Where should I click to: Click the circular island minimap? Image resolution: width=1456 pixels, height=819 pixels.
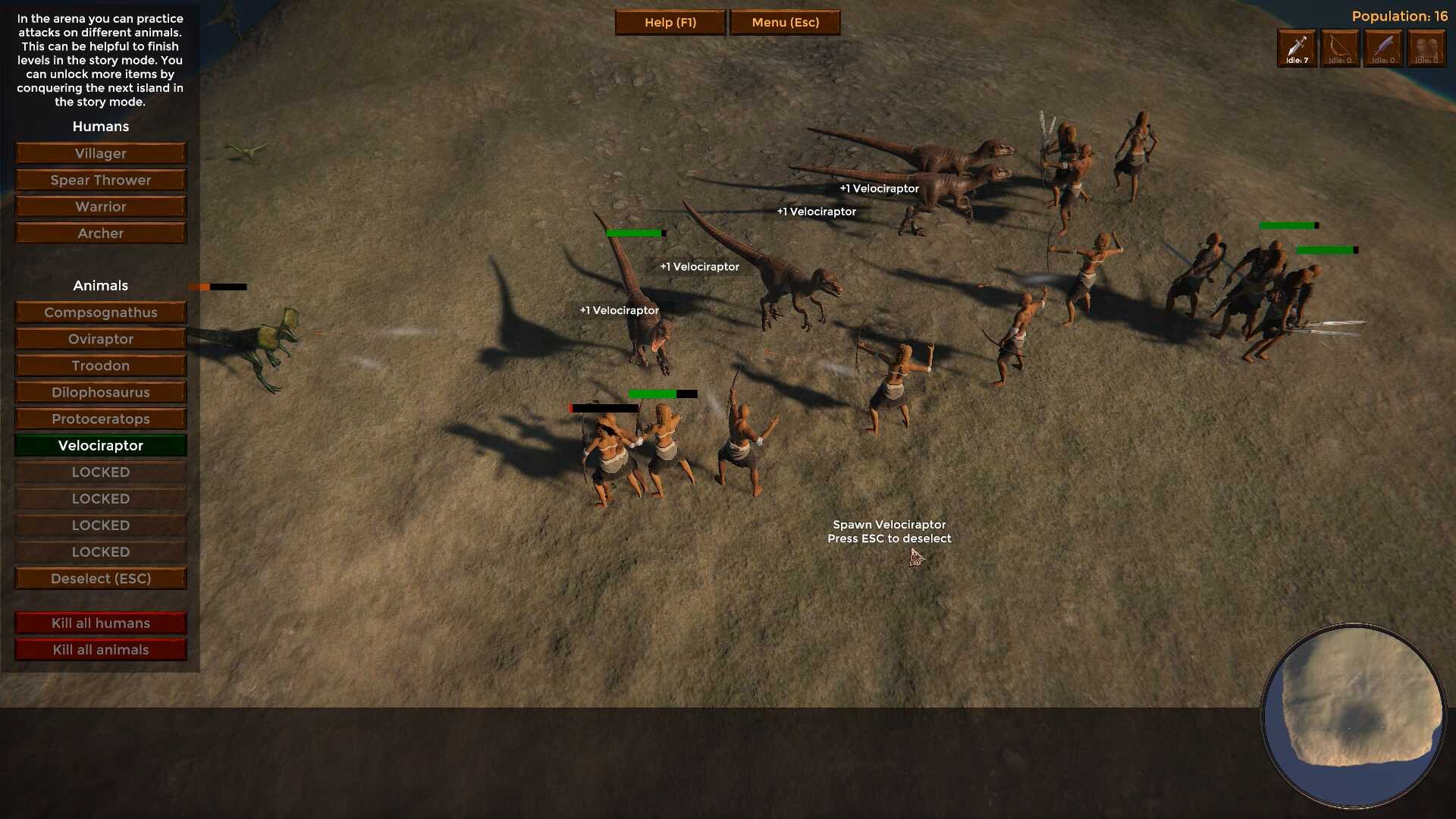point(1354,716)
